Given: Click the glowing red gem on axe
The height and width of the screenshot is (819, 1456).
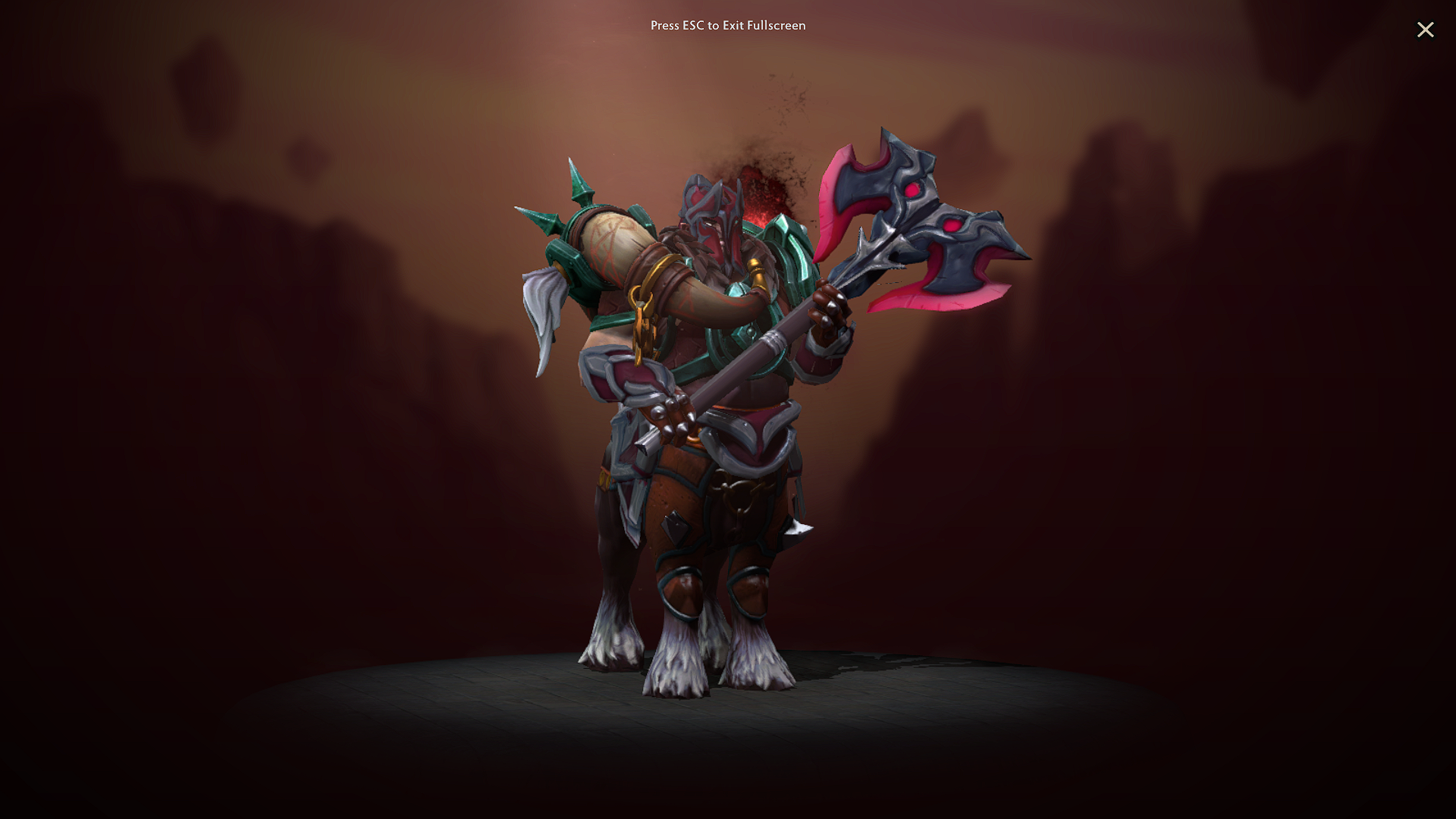Looking at the screenshot, I should 913,190.
